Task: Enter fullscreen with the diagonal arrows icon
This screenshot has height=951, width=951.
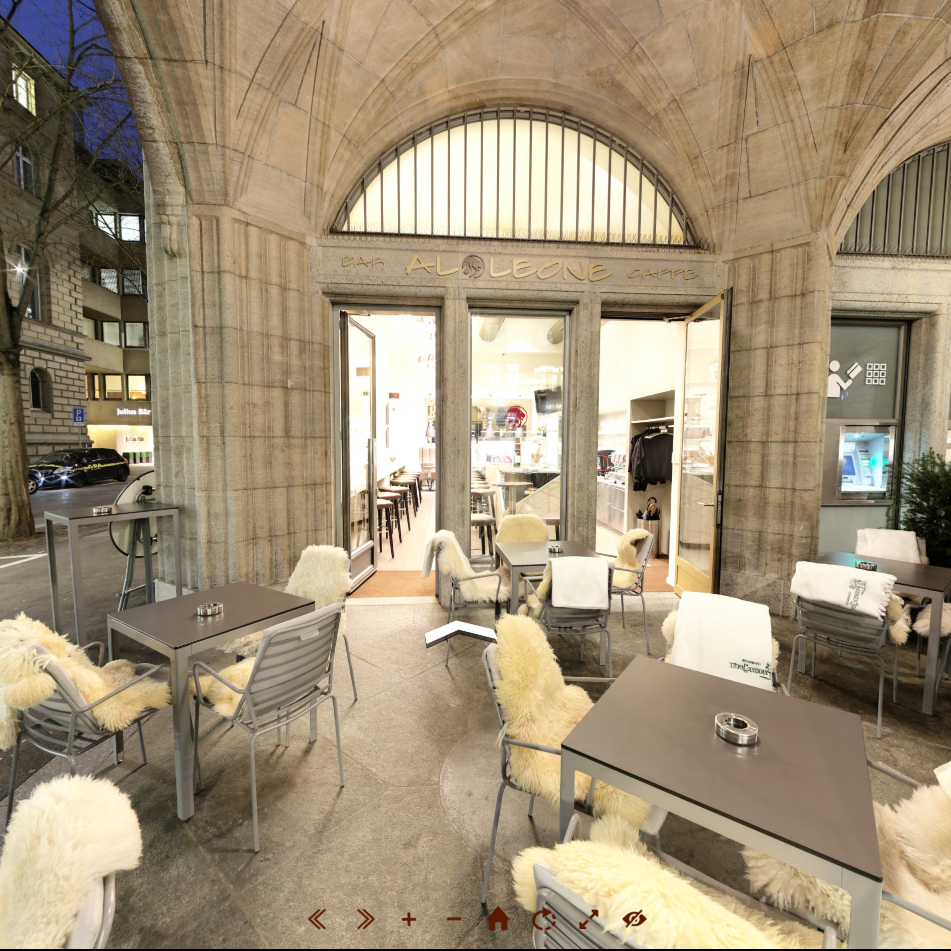Action: pos(588,918)
